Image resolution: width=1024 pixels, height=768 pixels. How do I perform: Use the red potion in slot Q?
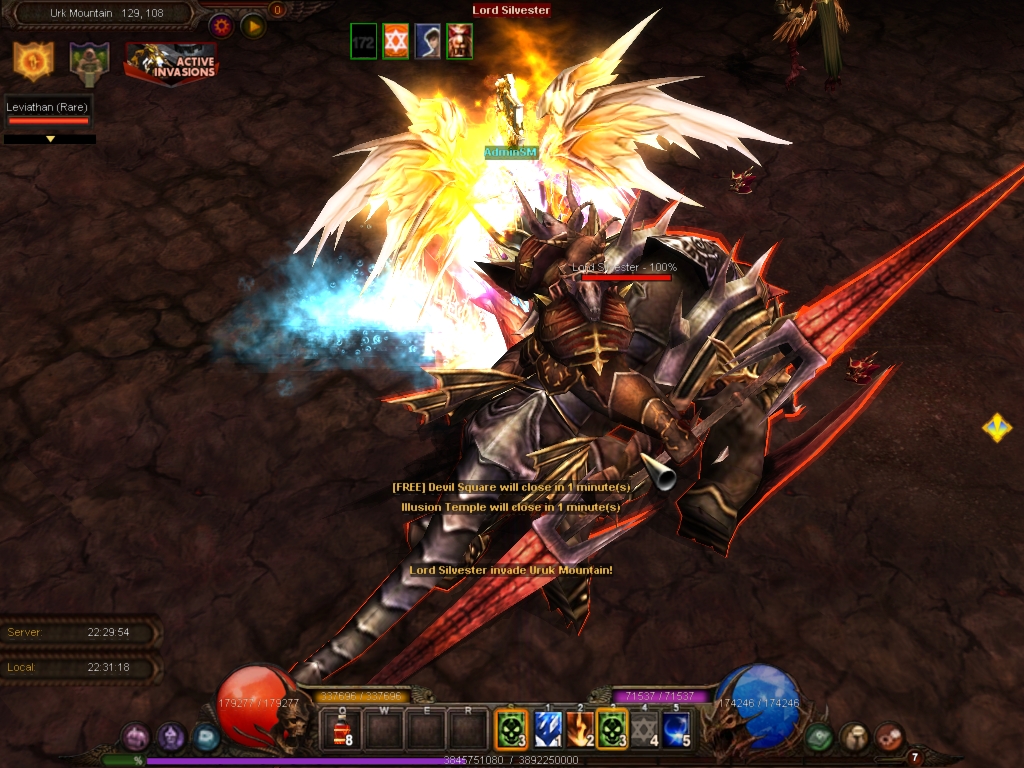click(342, 729)
